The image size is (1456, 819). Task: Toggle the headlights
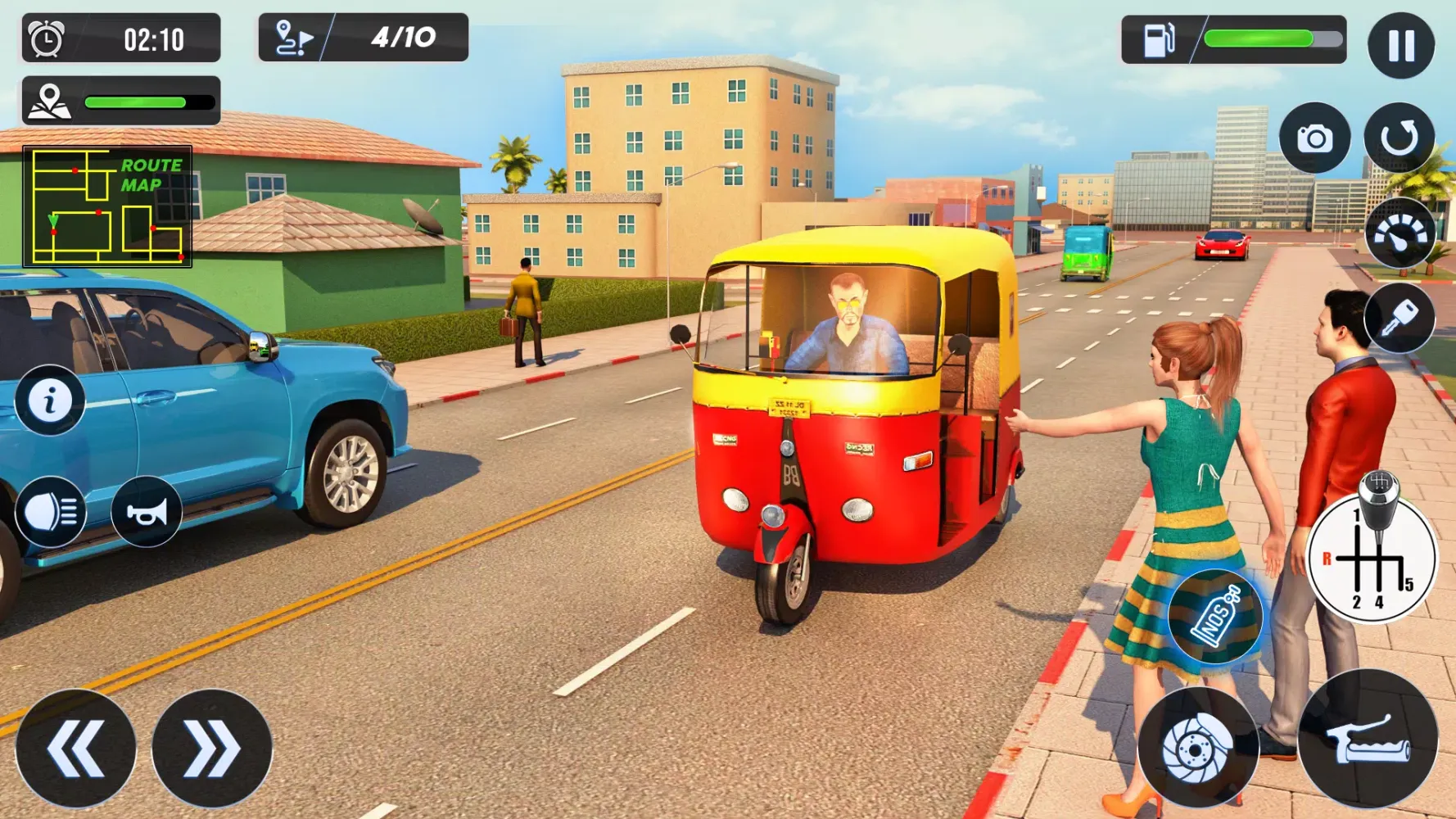click(x=50, y=512)
